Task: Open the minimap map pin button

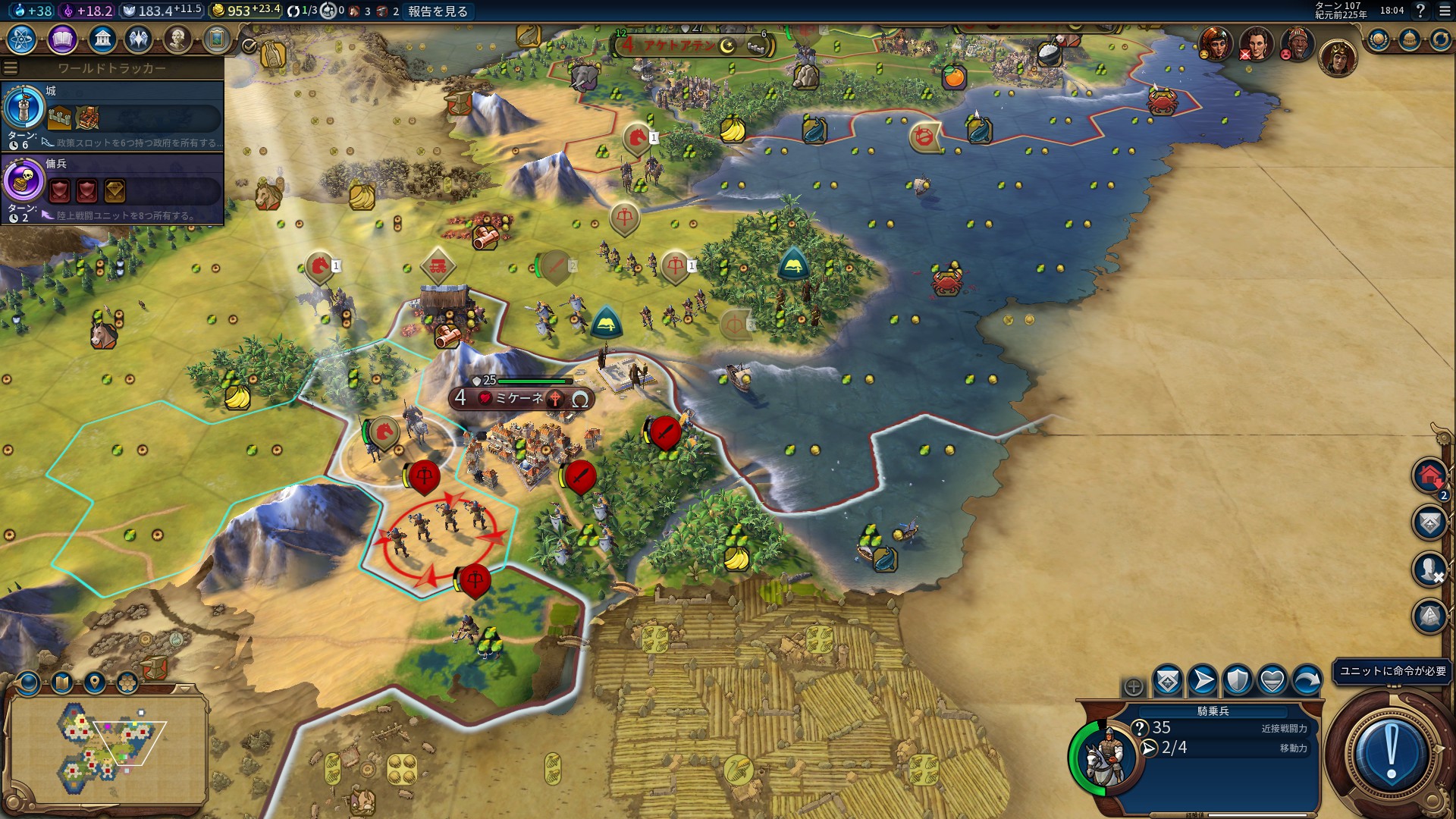Action: tap(94, 683)
